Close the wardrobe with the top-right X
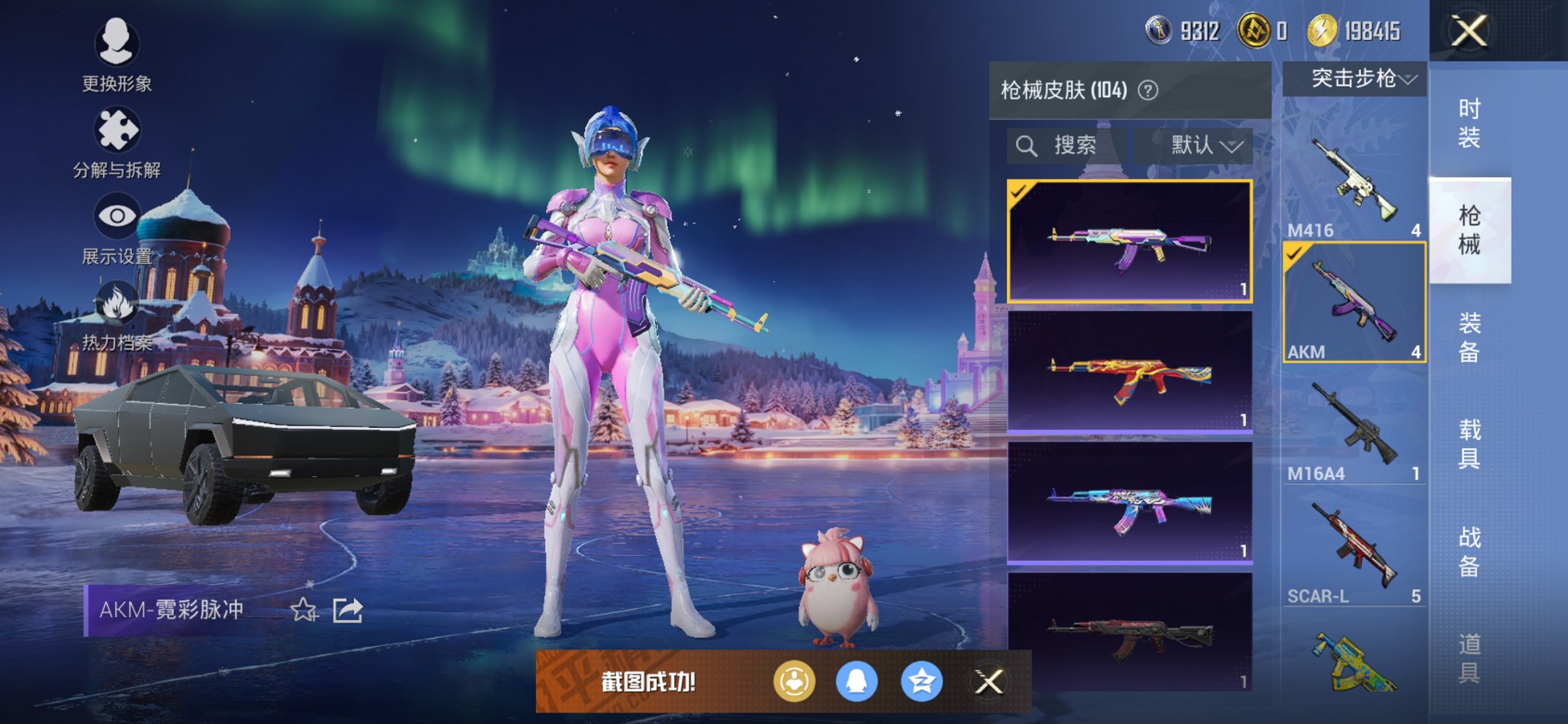 1468,31
